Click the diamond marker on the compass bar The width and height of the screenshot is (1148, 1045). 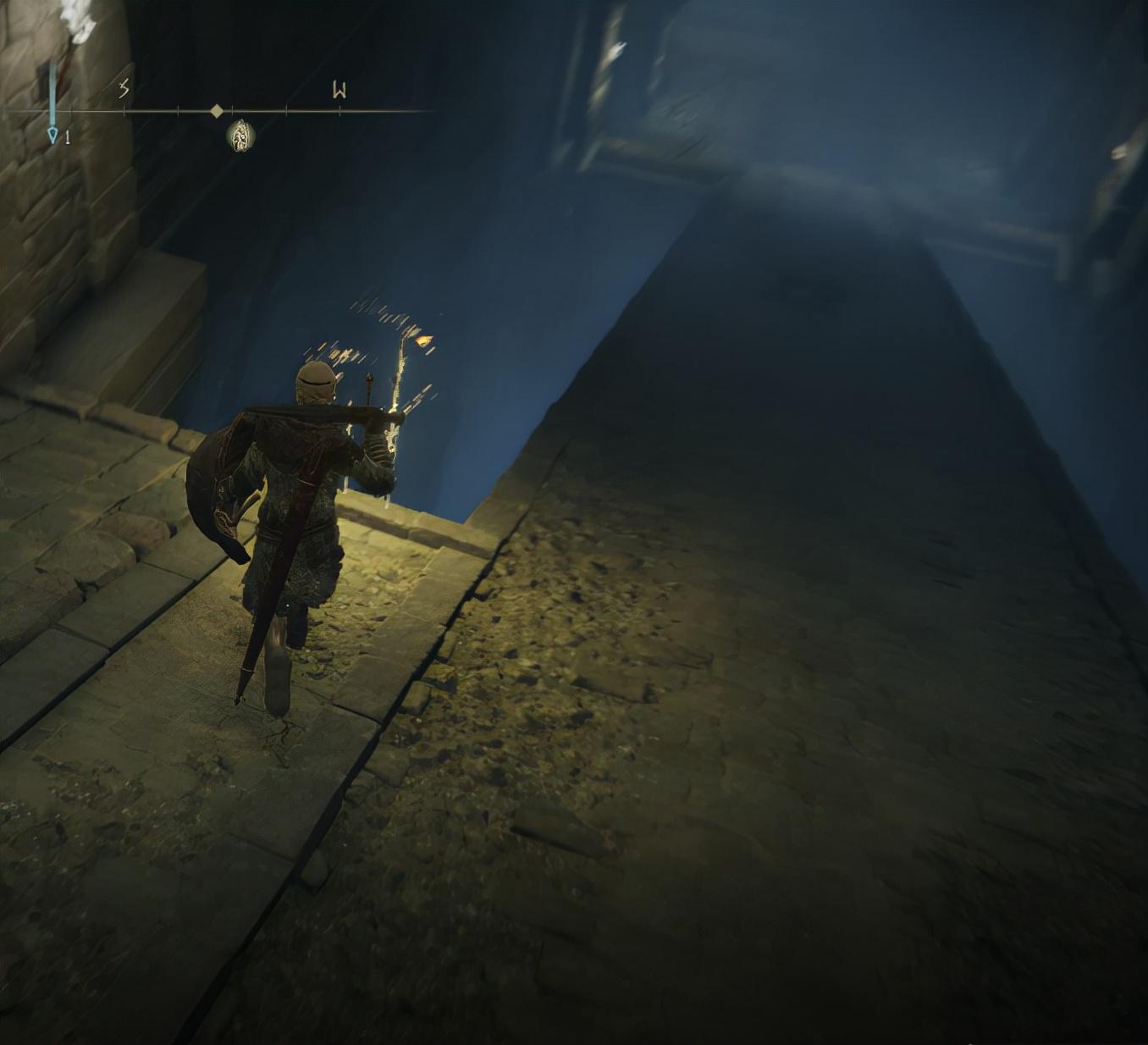point(217,111)
